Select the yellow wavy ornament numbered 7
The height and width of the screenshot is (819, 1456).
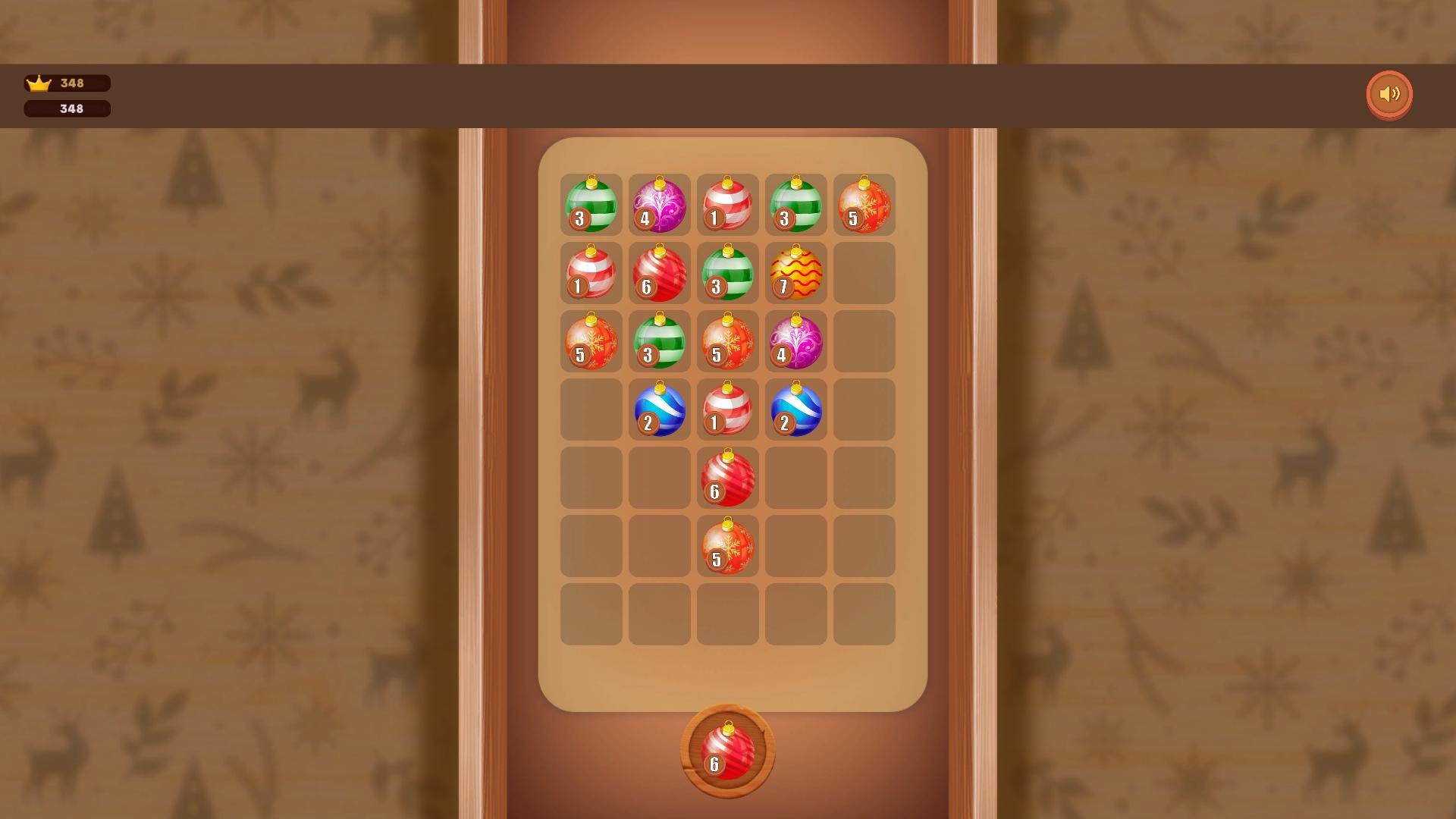795,273
